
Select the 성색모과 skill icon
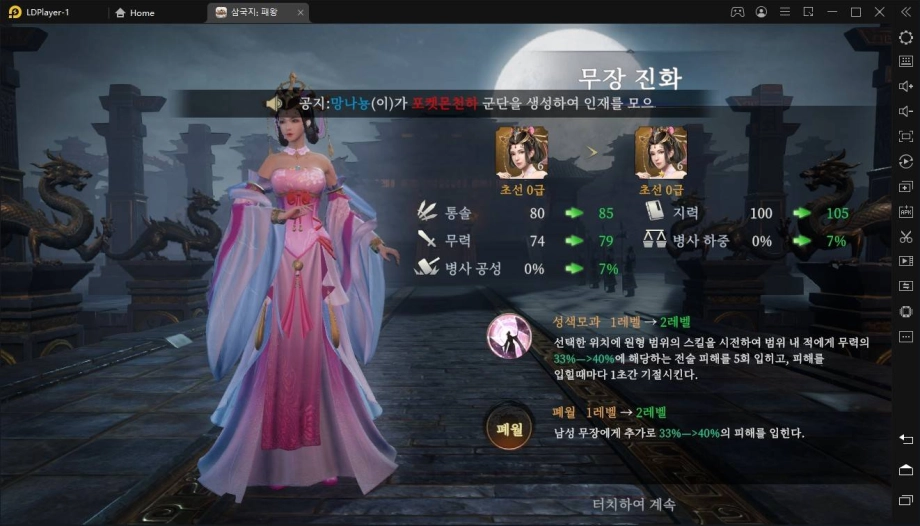coord(508,336)
